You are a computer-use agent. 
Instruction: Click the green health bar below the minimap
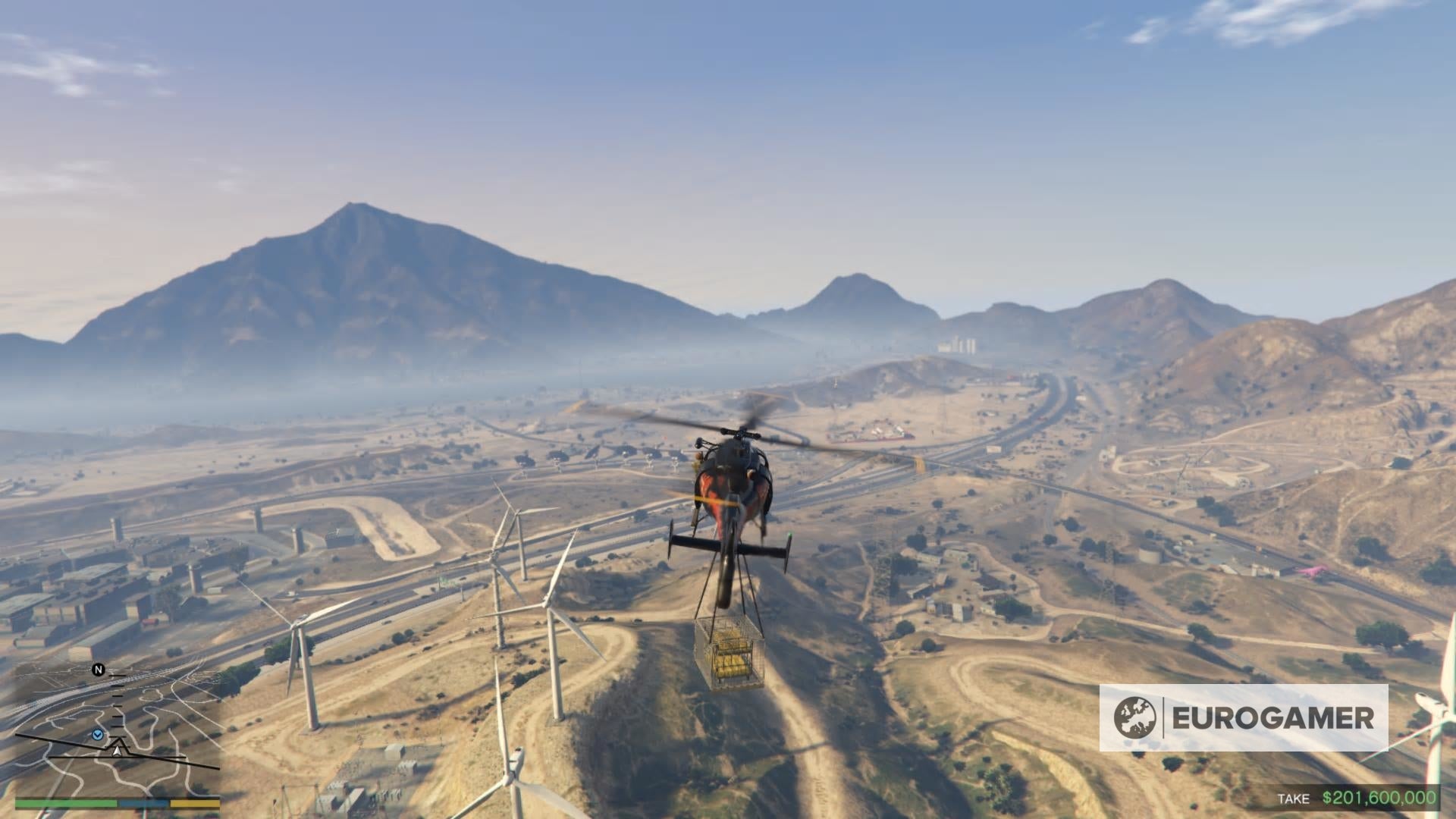(64, 804)
